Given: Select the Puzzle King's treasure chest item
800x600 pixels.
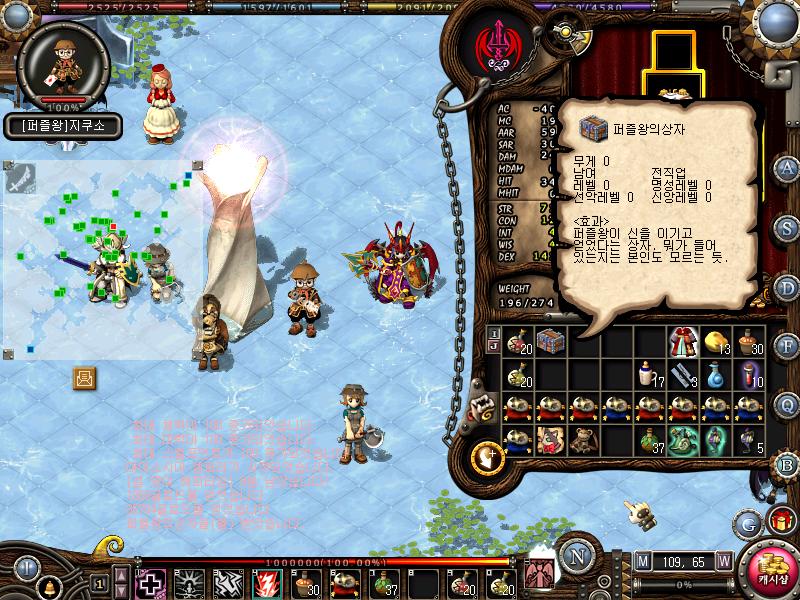Looking at the screenshot, I should coord(551,342).
